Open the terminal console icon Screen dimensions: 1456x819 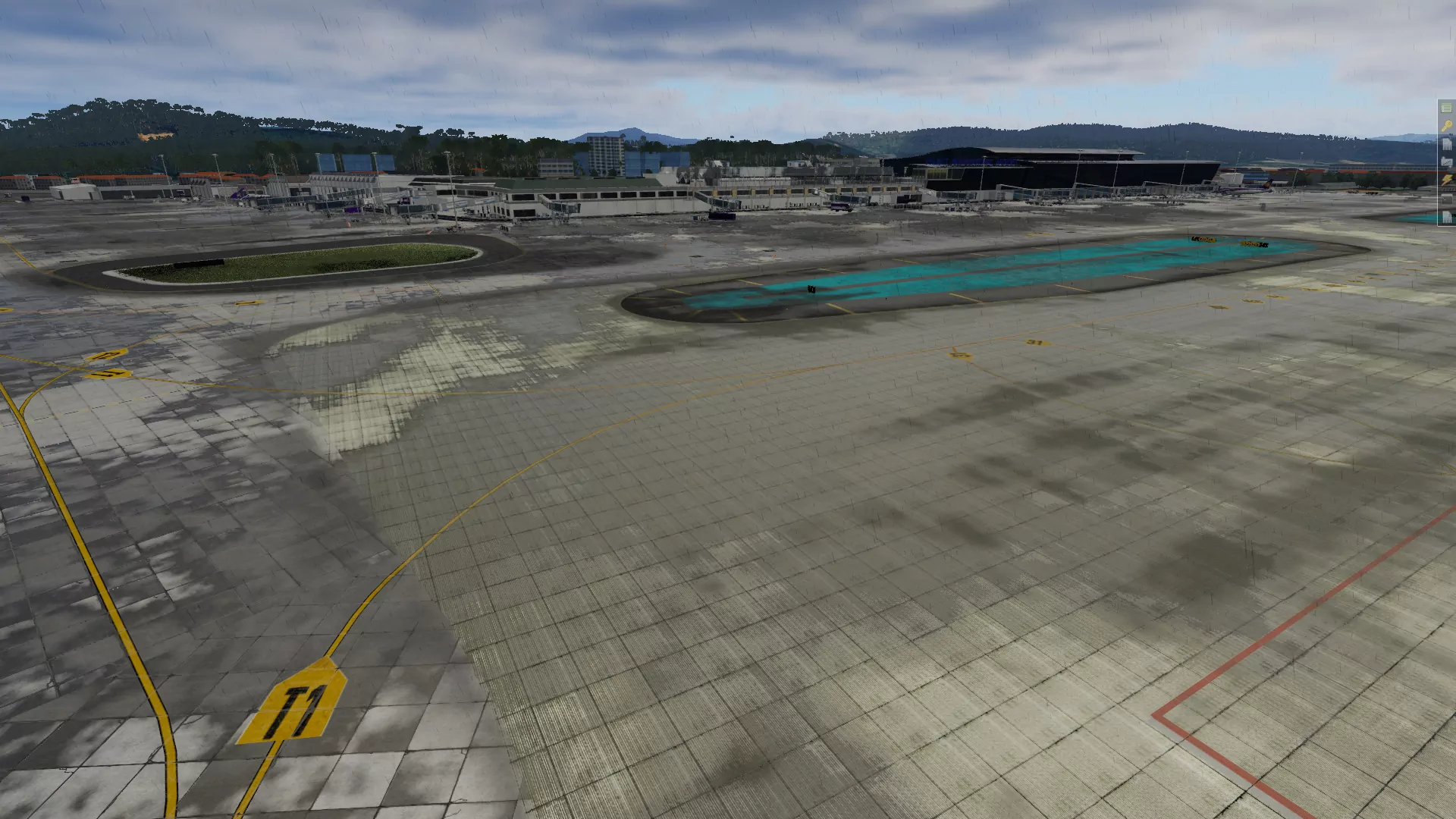pos(1447,199)
